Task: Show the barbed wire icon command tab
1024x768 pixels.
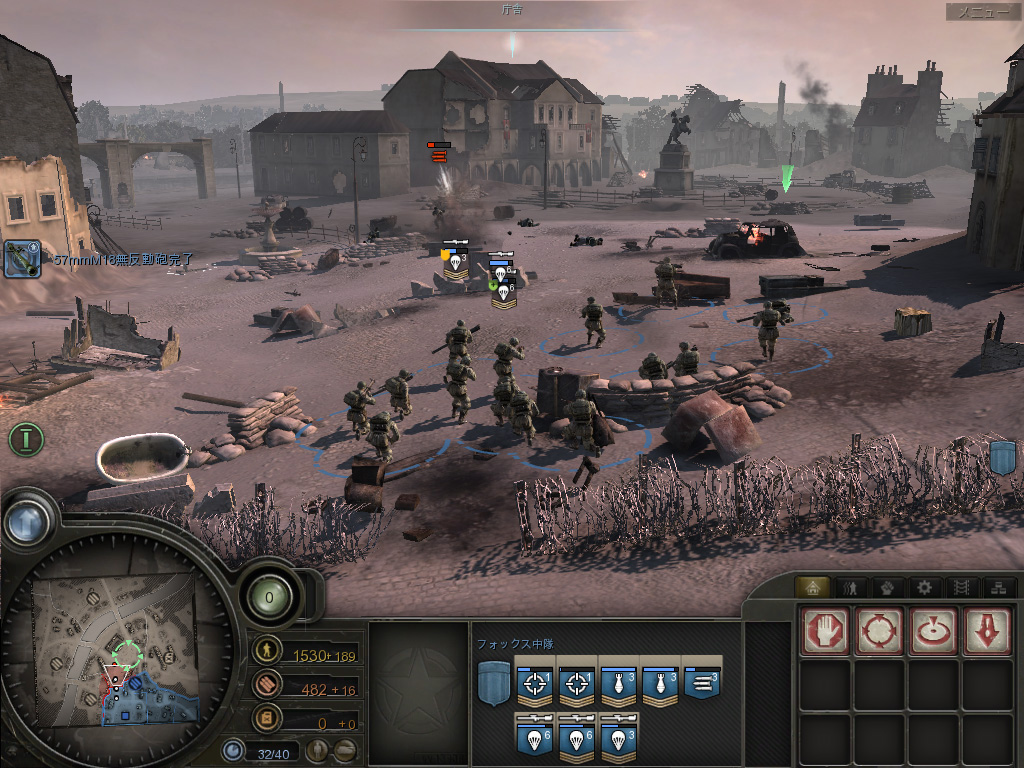Action: 960,587
